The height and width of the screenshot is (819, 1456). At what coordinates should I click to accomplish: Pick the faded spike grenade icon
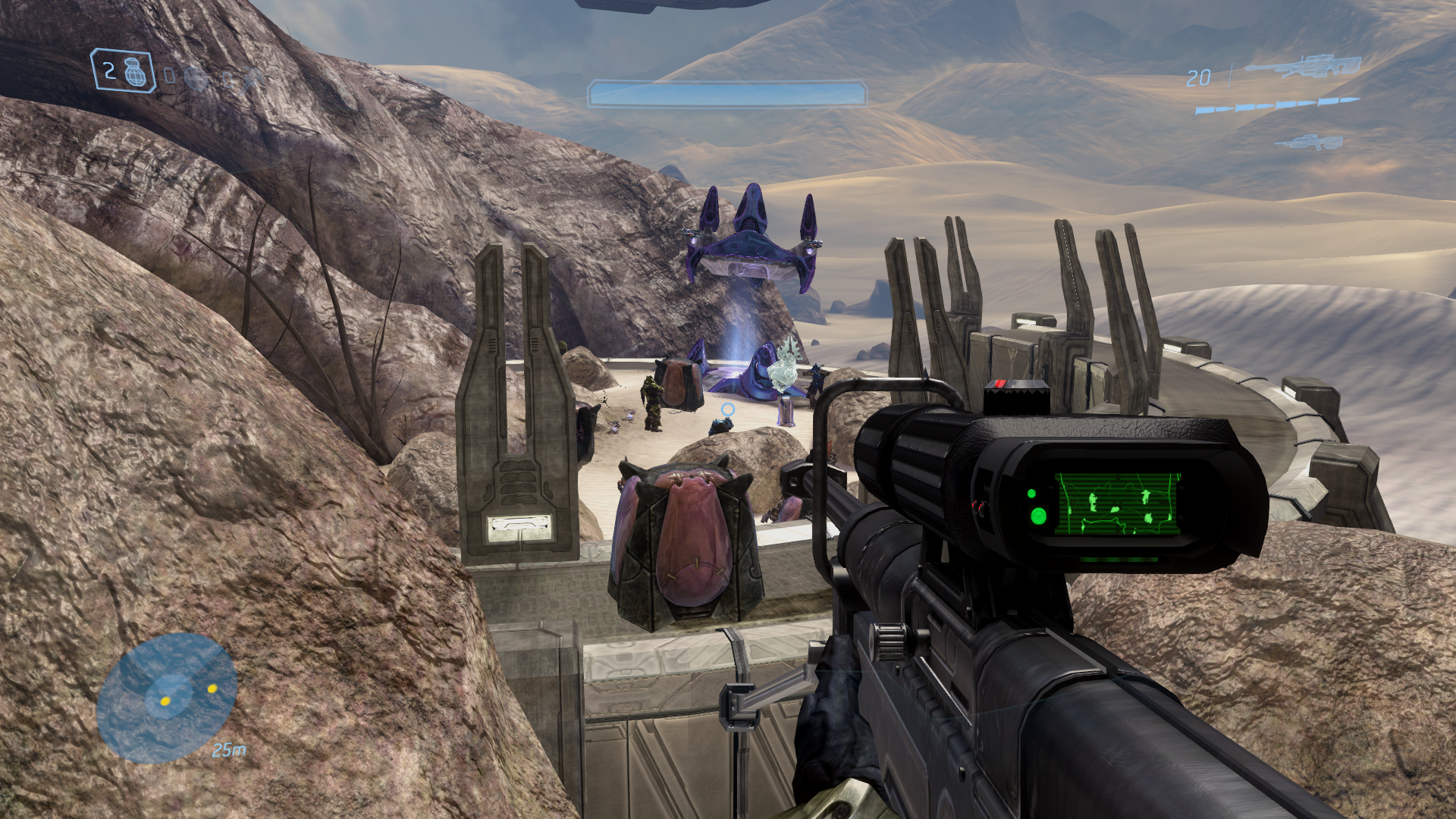coord(252,80)
